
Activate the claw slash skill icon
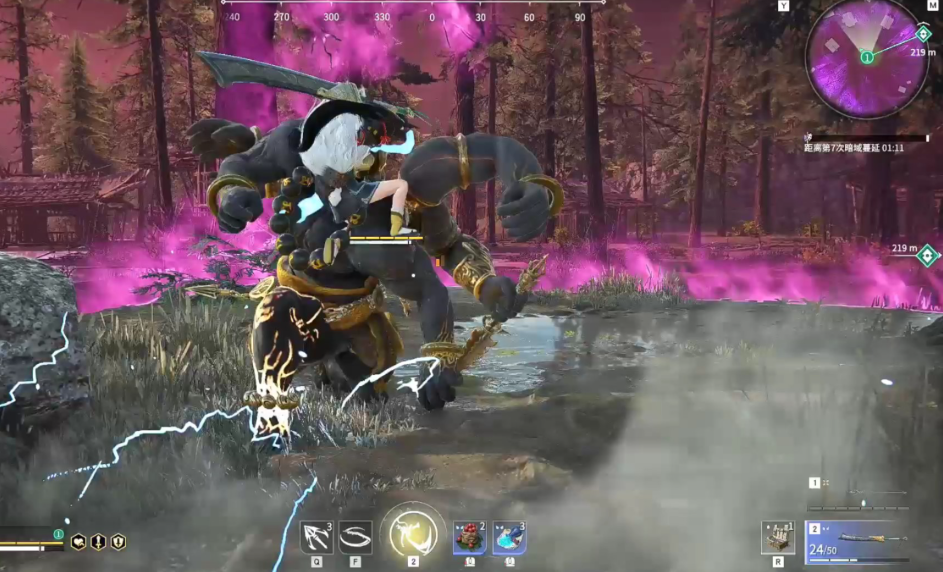point(317,537)
